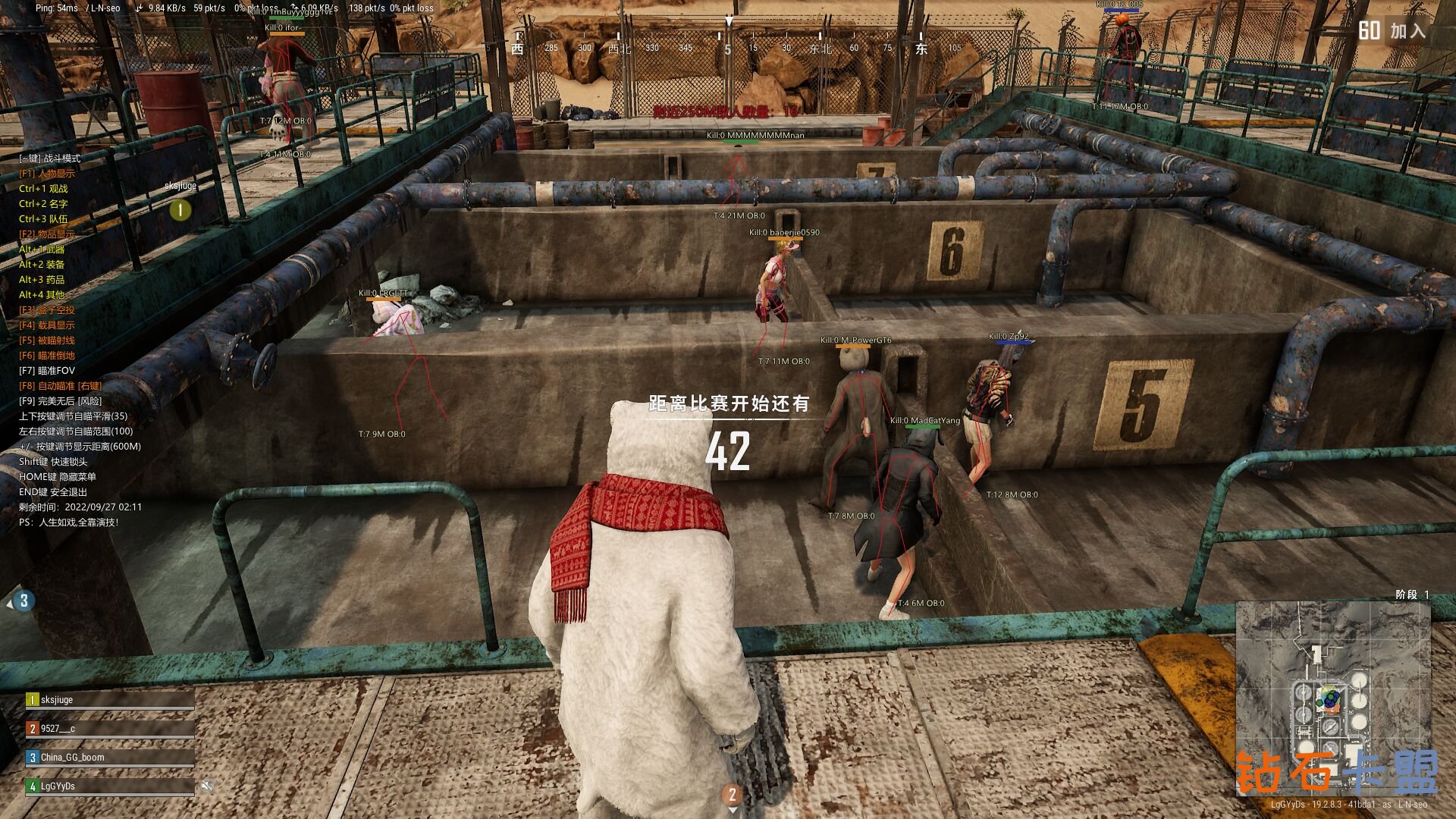Choose squad member 9527__c row
The height and width of the screenshot is (819, 1456).
110,729
